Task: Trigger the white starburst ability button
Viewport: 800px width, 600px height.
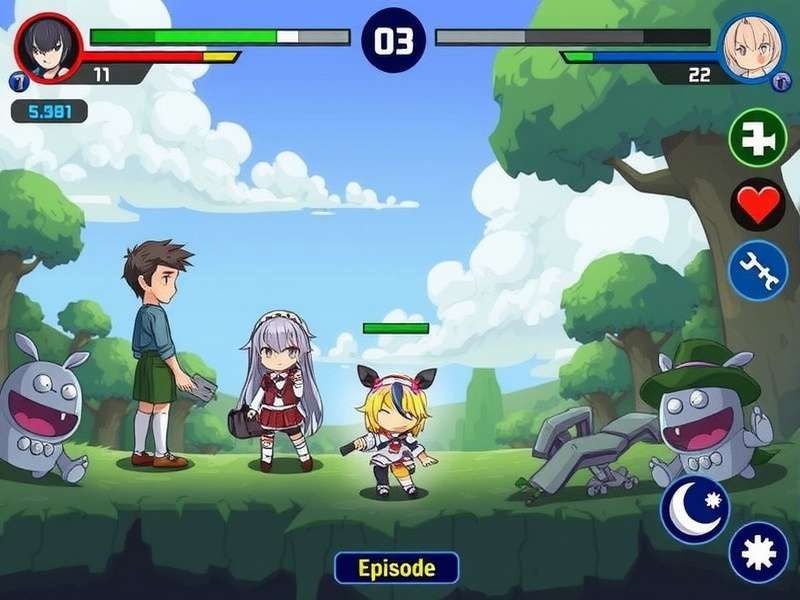Action: pos(758,552)
